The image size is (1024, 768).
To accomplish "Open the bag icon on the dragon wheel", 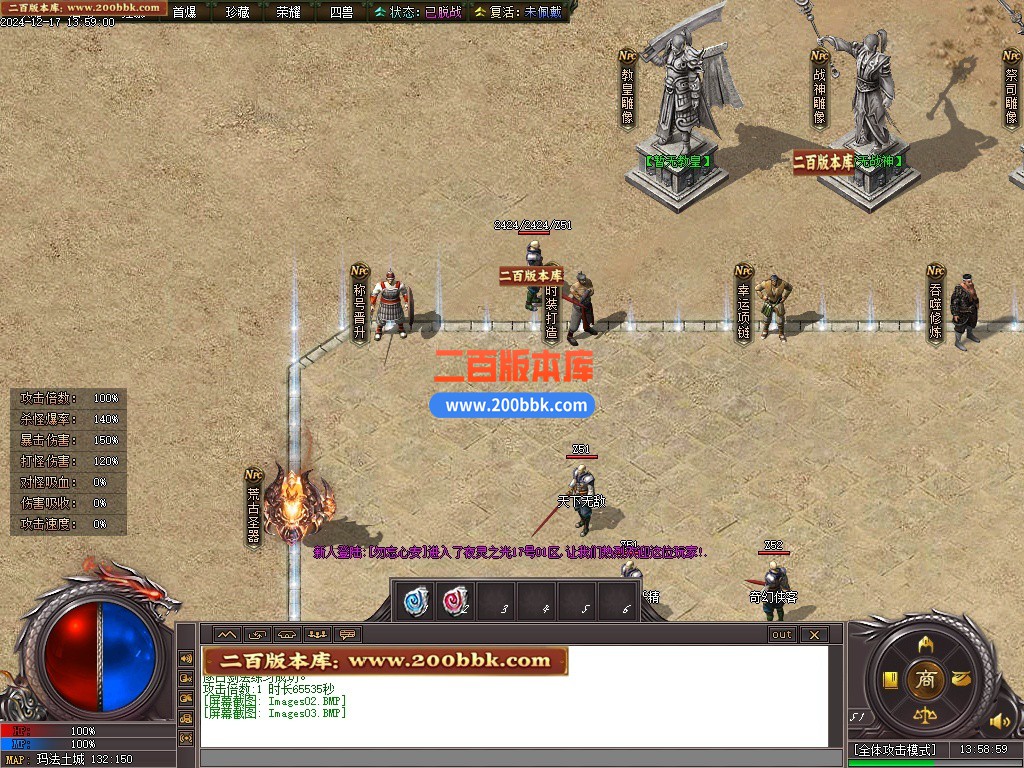I will pyautogui.click(x=962, y=680).
